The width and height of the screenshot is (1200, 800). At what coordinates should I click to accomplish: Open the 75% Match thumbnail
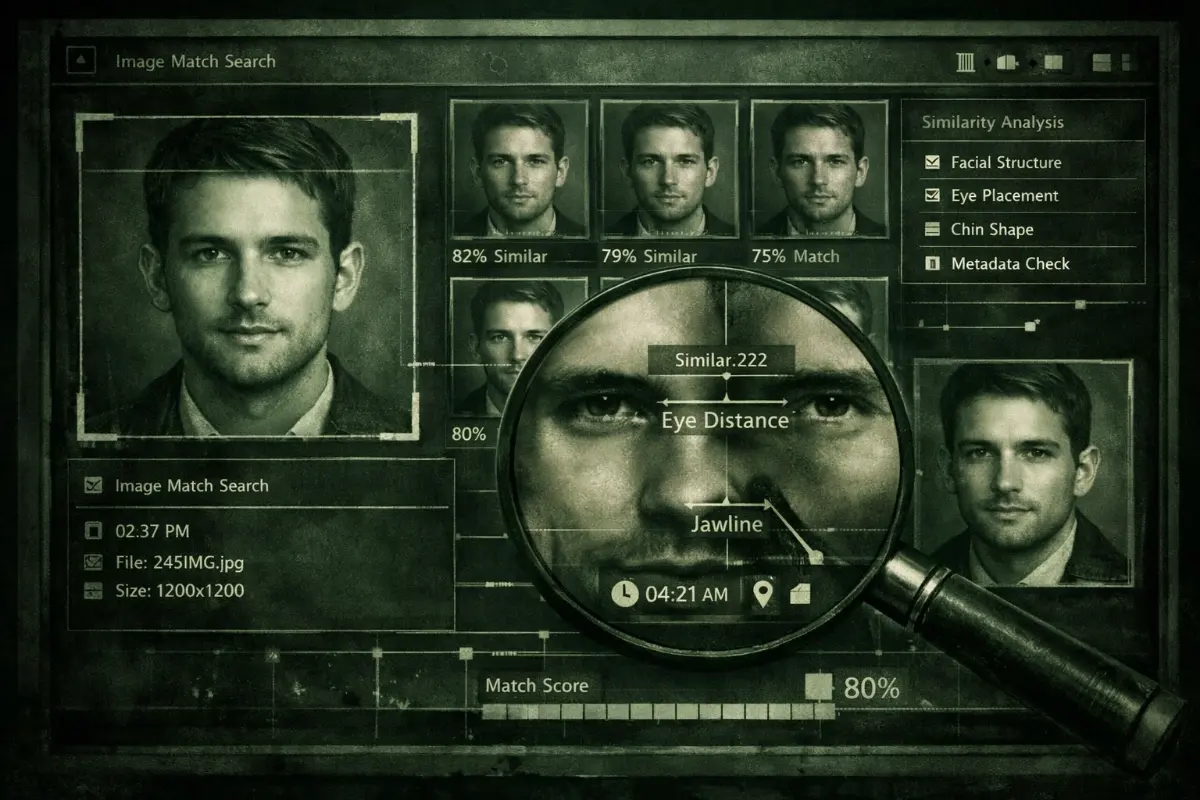[819, 168]
